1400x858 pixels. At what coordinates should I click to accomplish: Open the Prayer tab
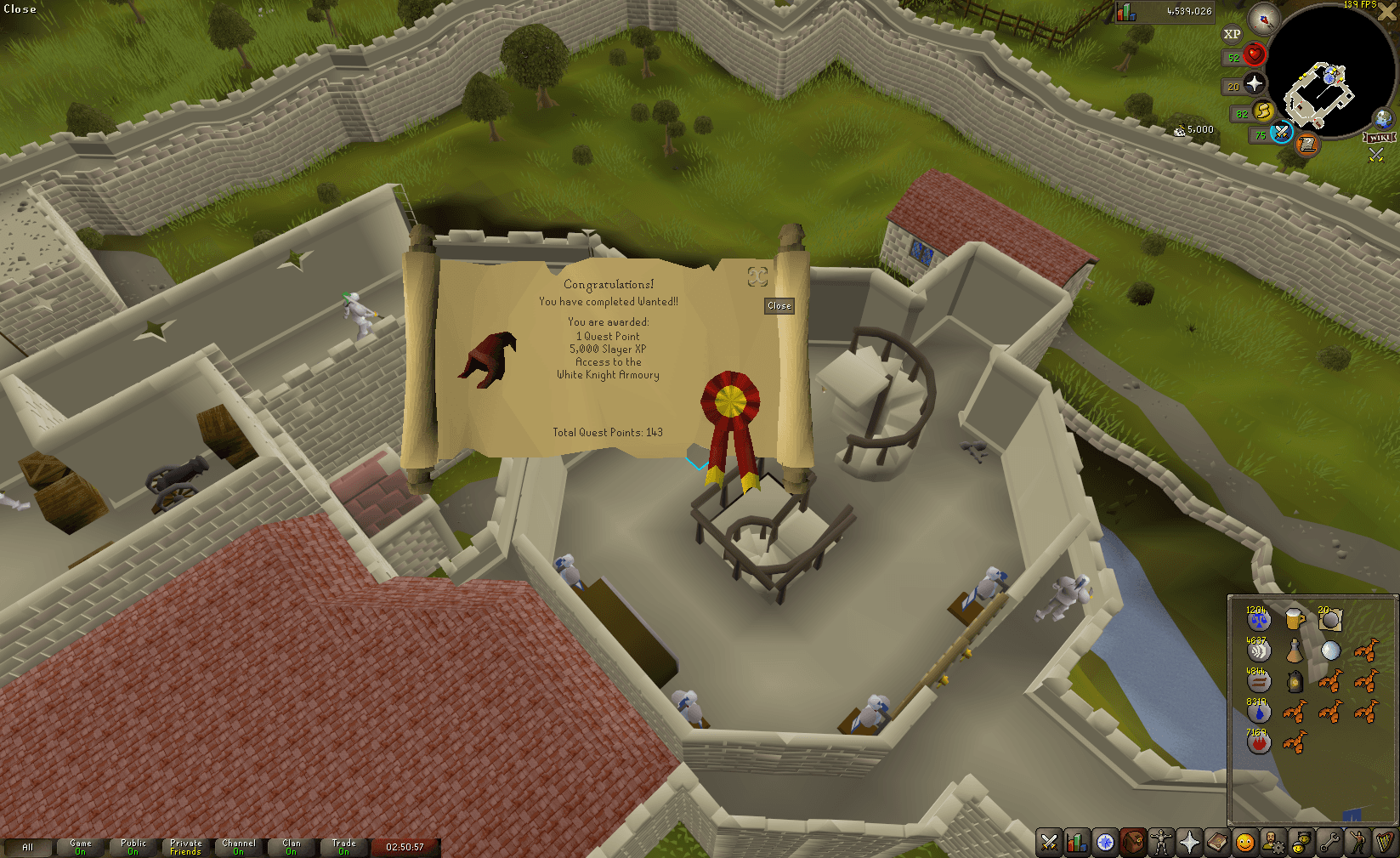tap(1189, 843)
